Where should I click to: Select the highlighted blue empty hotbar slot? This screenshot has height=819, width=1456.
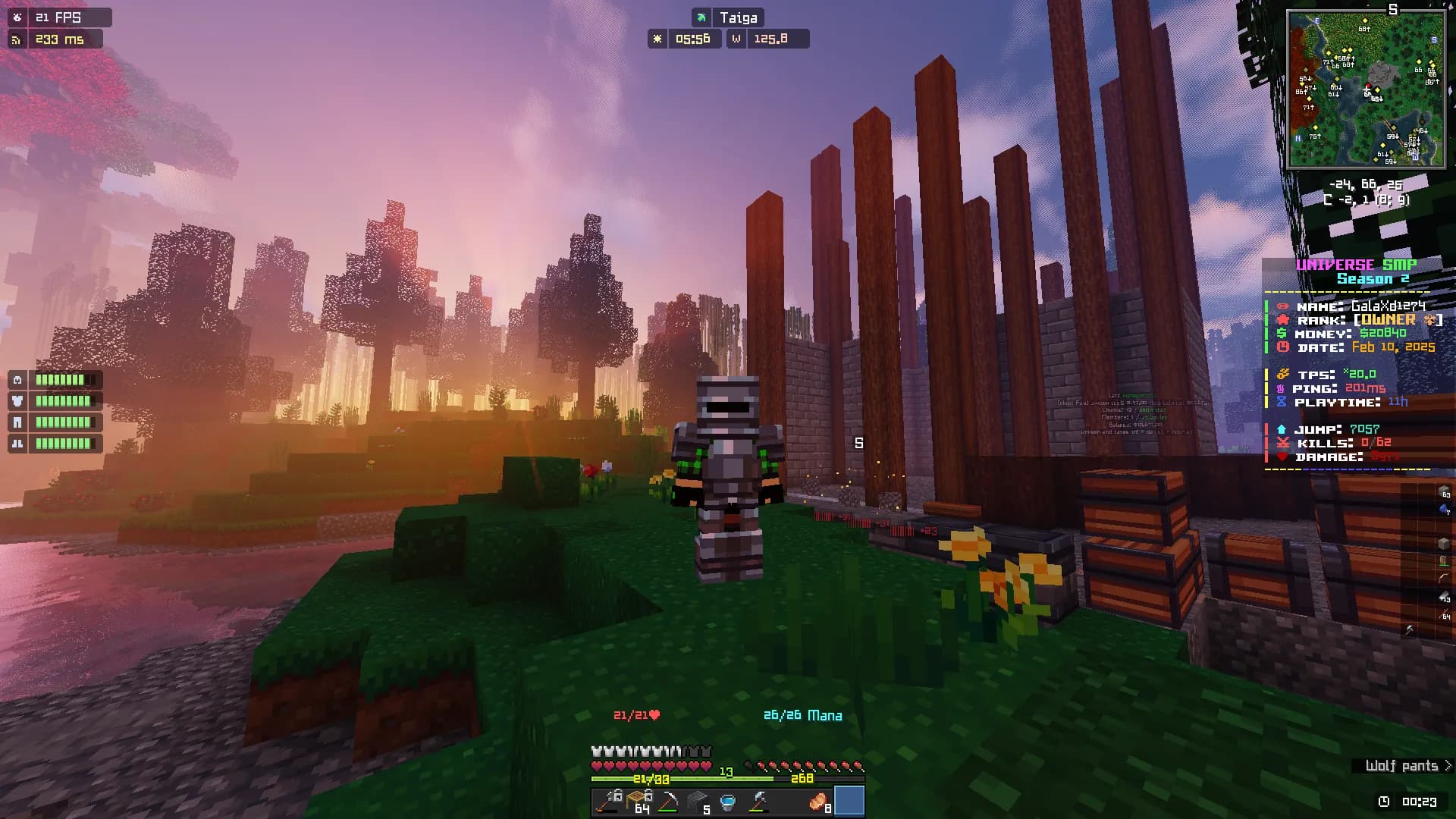[849, 801]
